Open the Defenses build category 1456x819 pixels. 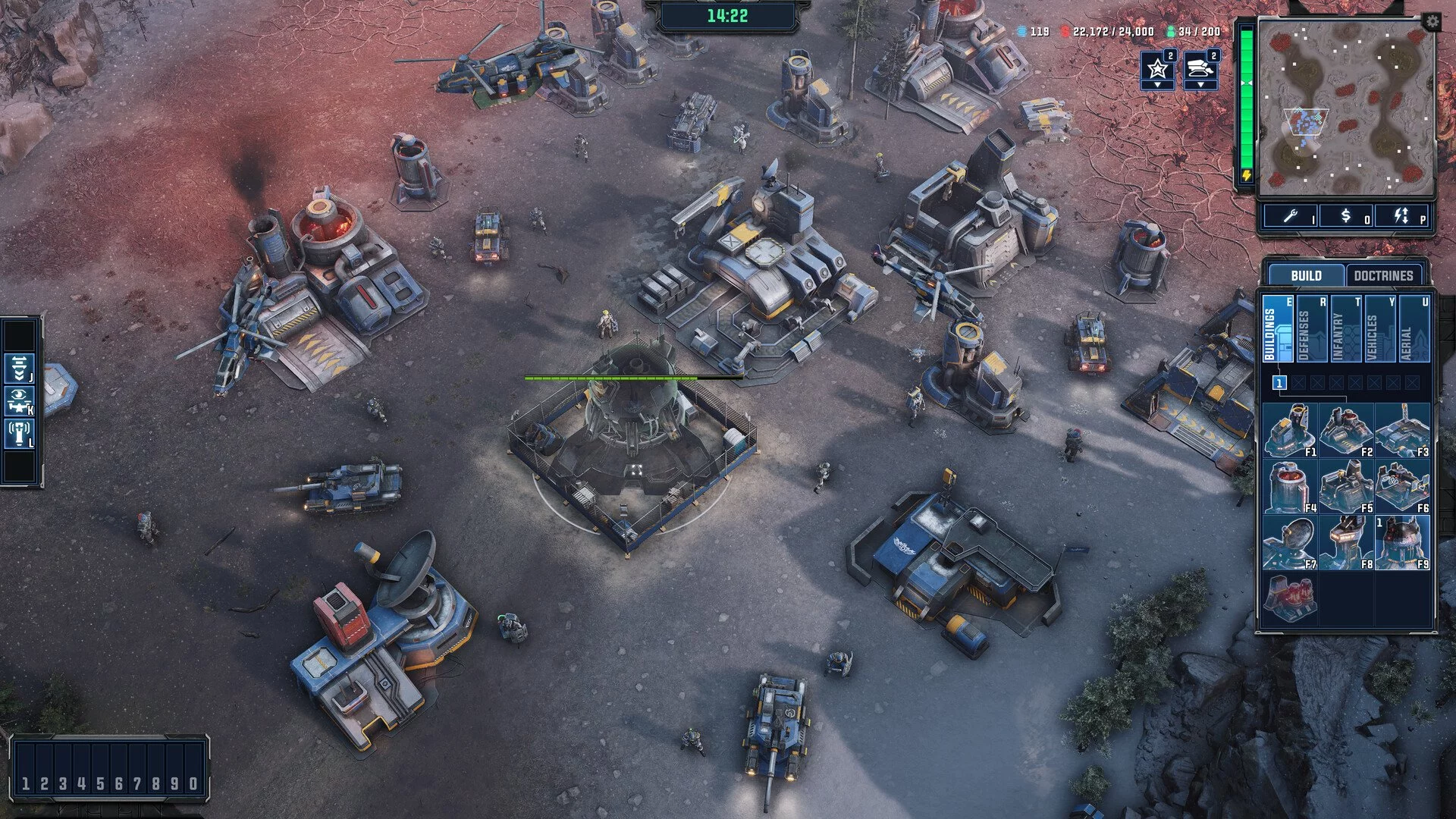(1311, 330)
